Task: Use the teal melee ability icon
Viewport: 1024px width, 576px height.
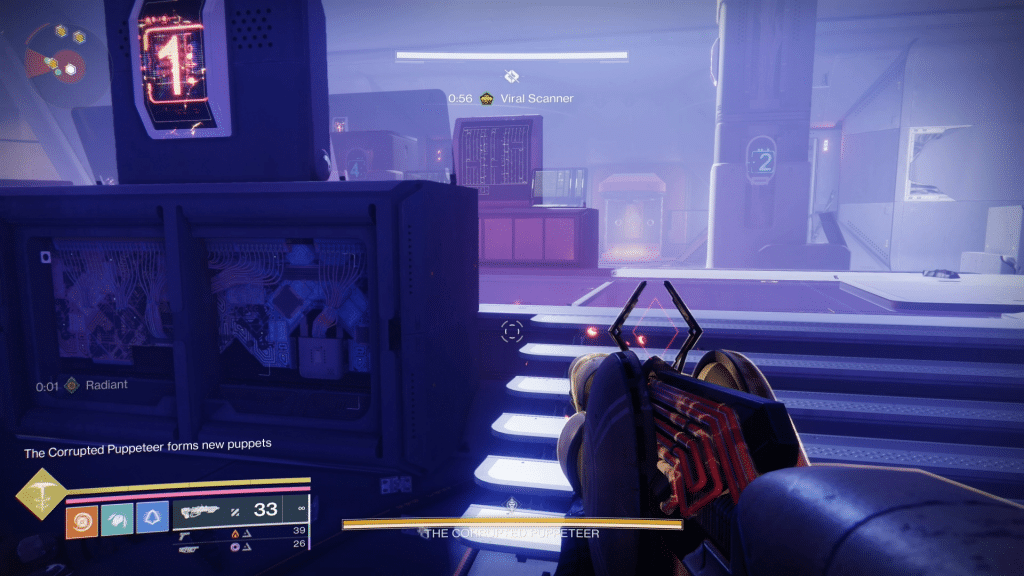Action: tap(117, 519)
